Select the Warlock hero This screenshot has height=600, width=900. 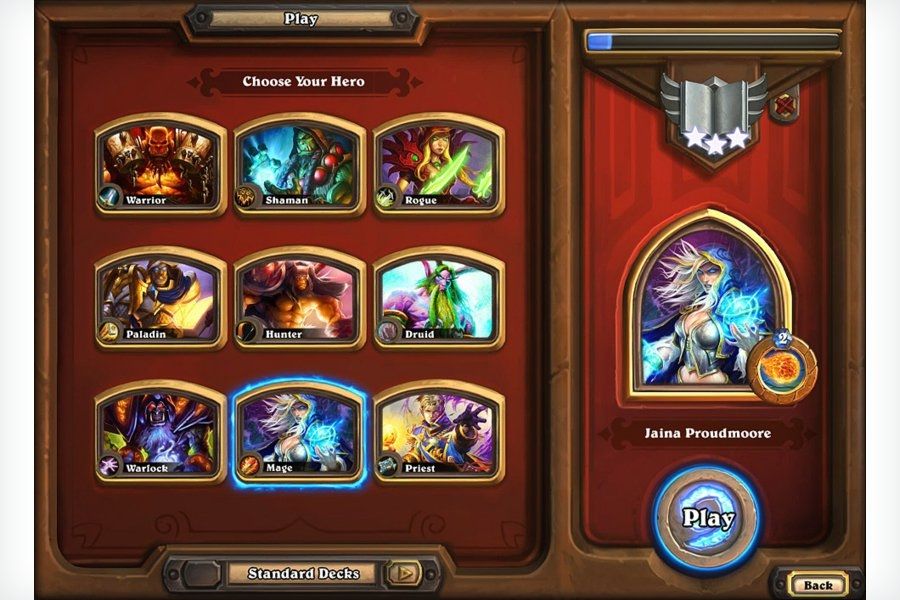[x=160, y=432]
